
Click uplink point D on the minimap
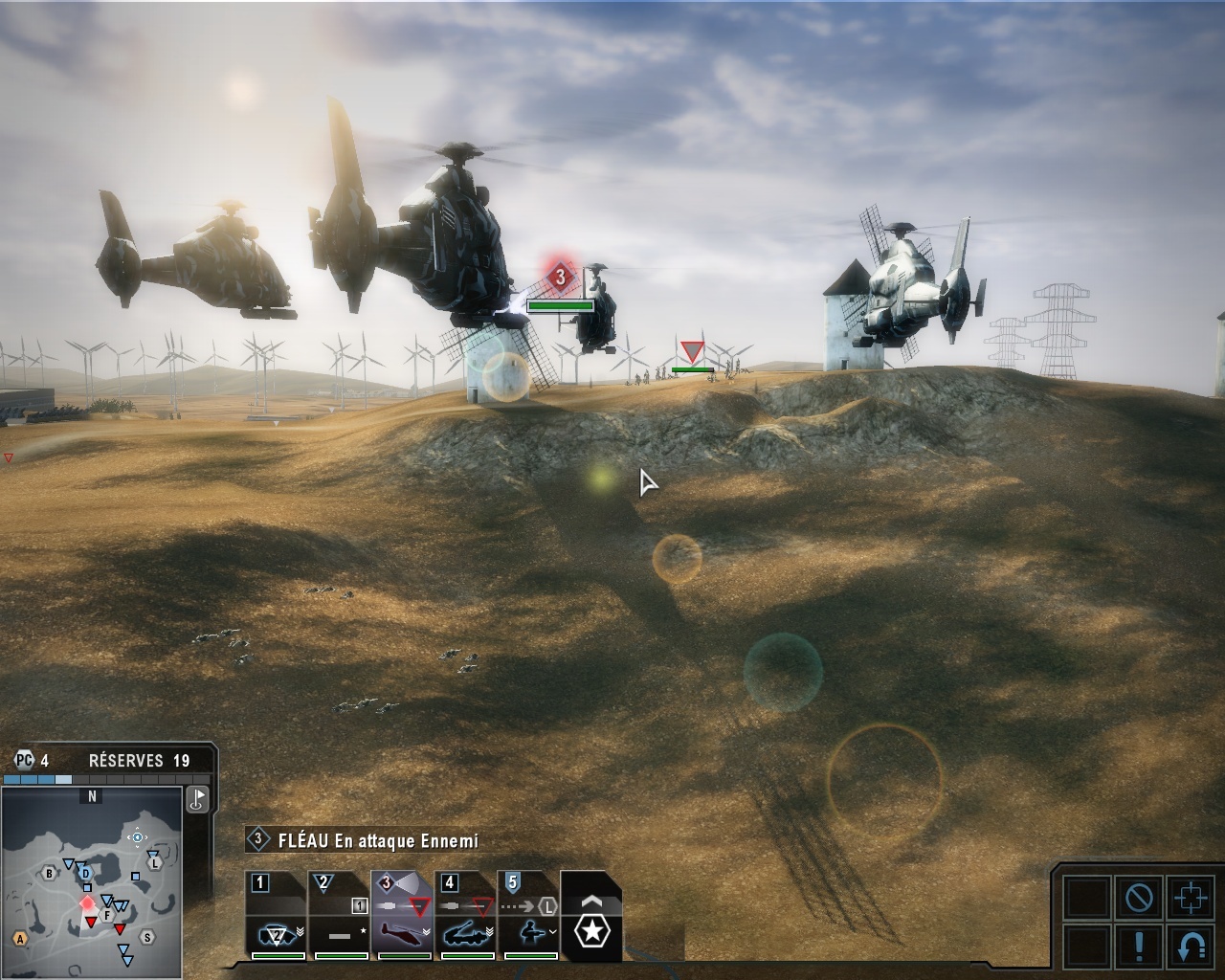point(85,873)
